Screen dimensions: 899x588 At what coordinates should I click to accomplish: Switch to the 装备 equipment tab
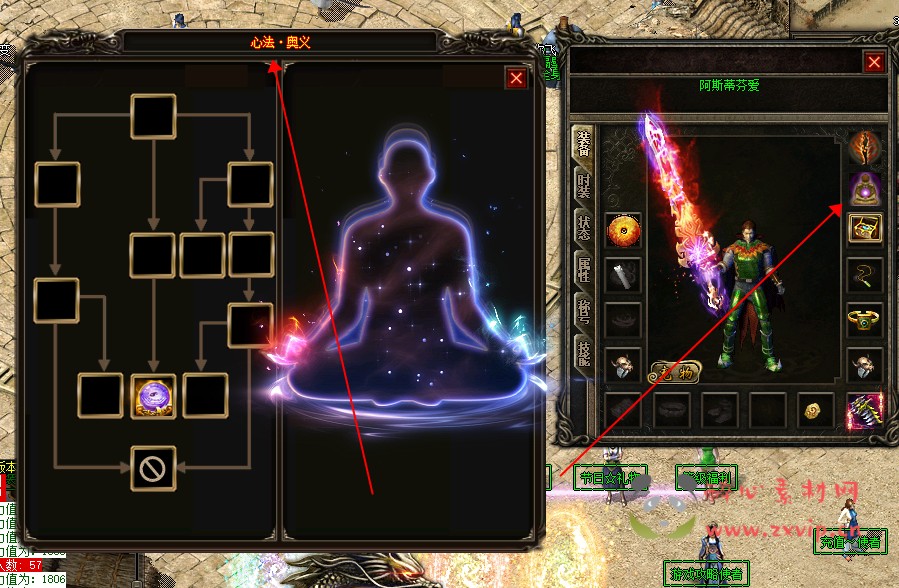pos(583,146)
